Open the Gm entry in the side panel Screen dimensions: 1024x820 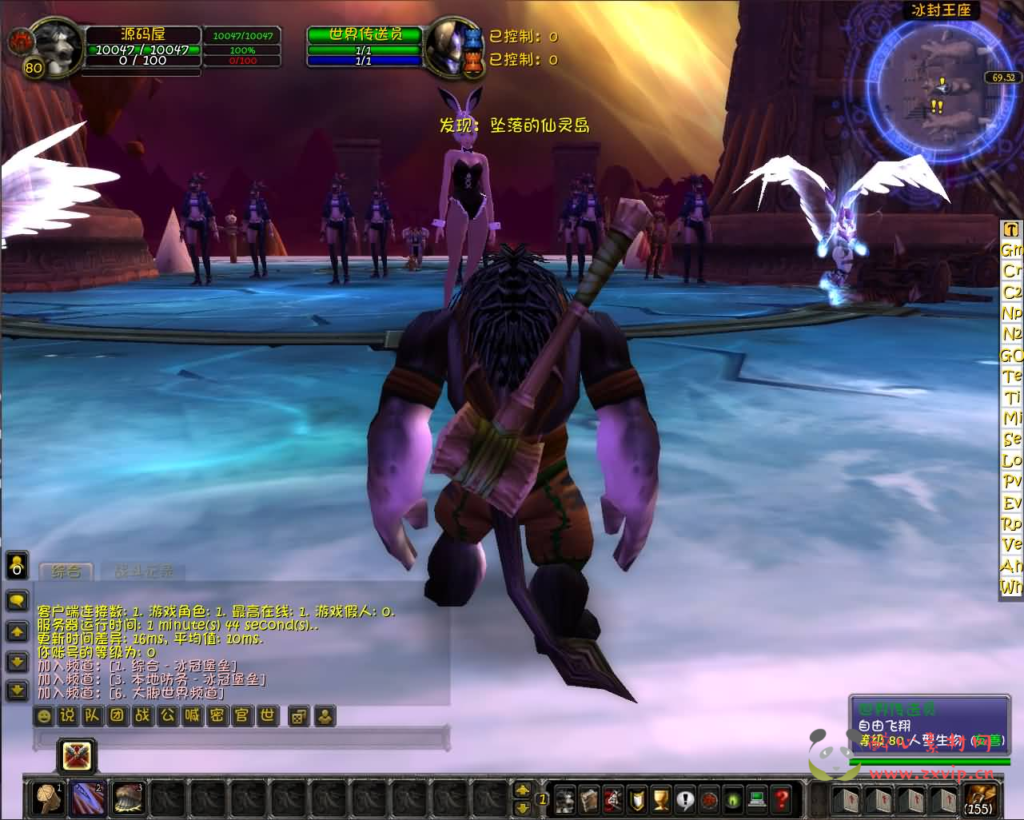1012,249
